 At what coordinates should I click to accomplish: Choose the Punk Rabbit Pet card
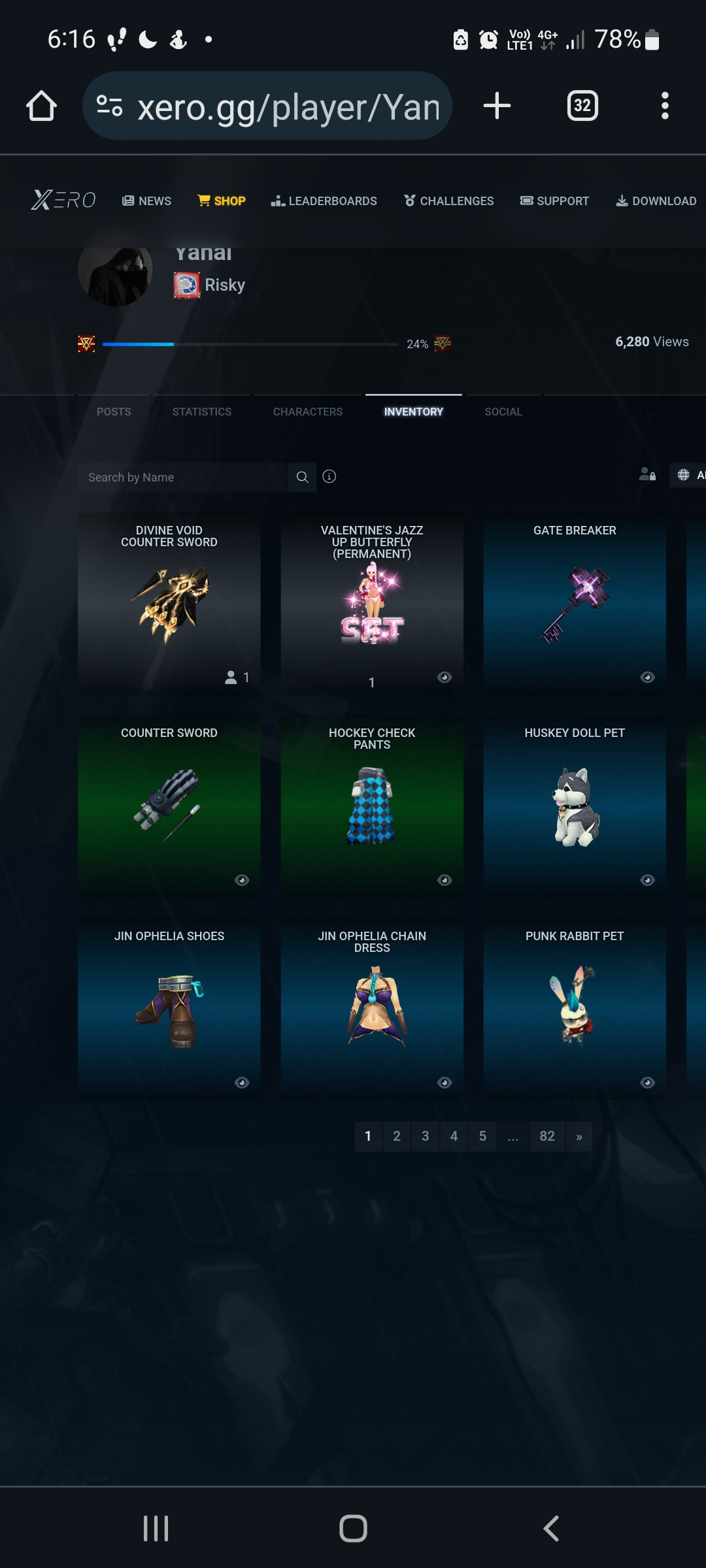(575, 1007)
